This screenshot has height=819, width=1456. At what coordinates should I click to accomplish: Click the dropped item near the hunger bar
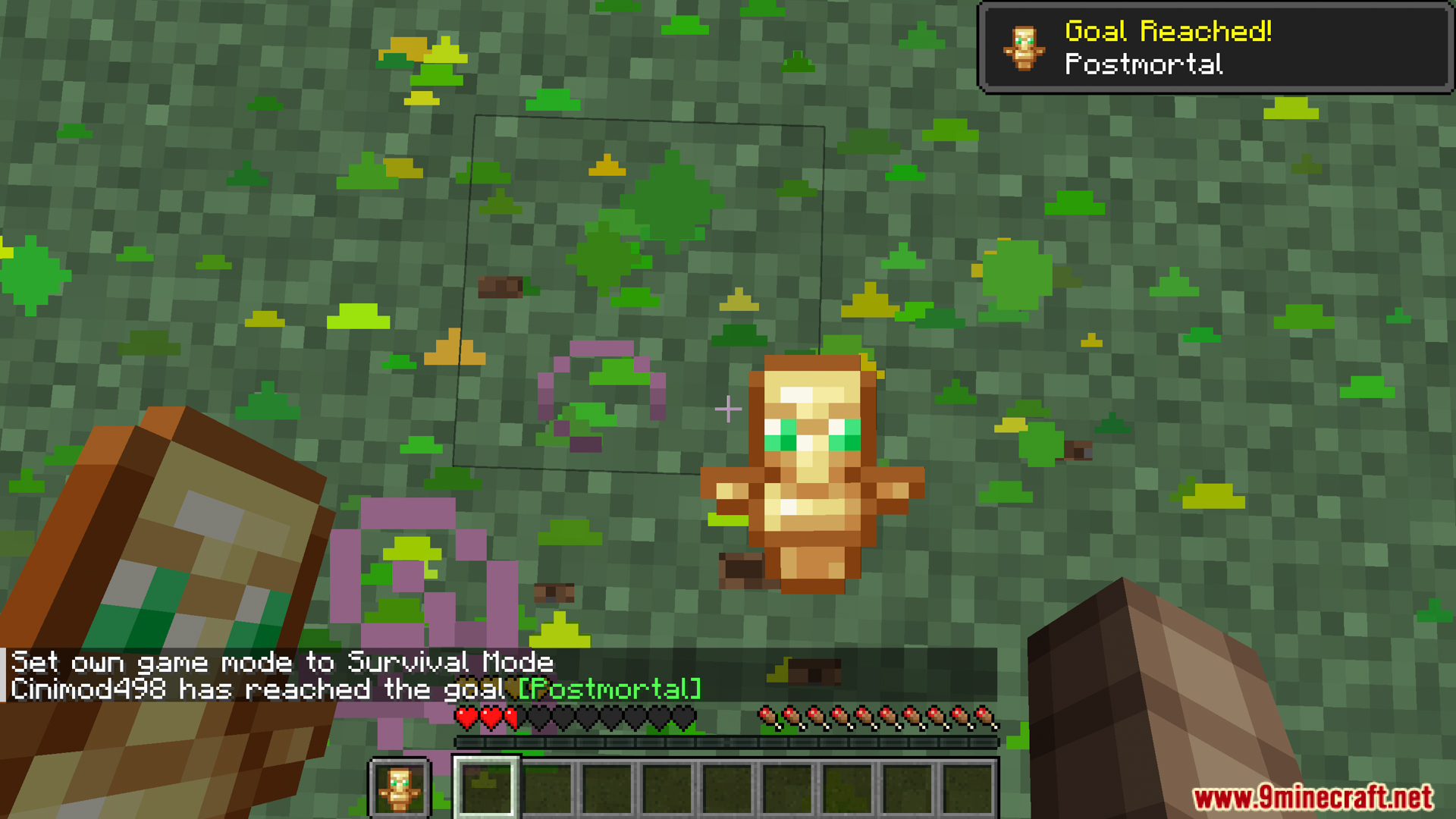coord(815,670)
